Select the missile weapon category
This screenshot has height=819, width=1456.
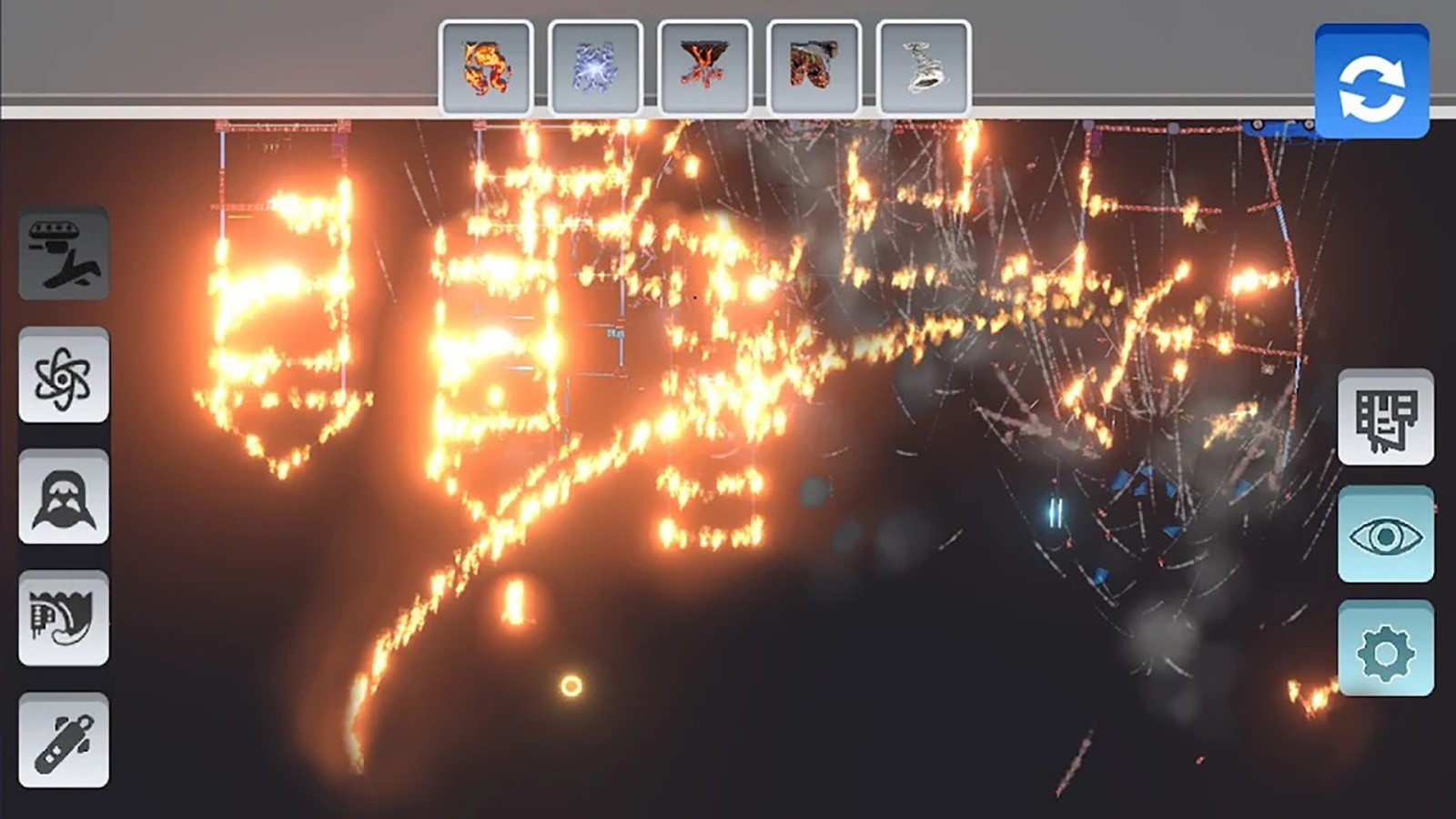[x=64, y=741]
